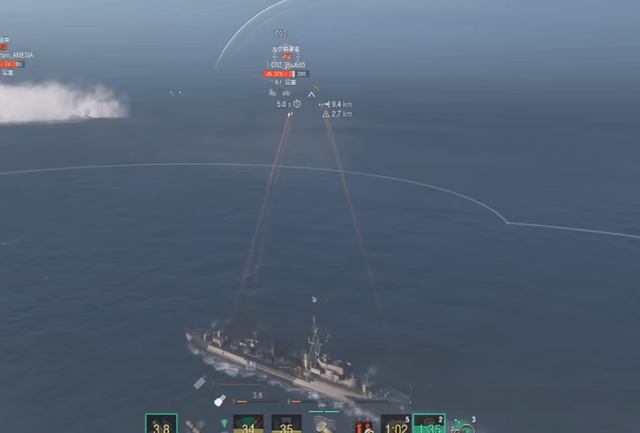Select the highlighted shell slot showing 3.8
The width and height of the screenshot is (640, 433).
(161, 424)
